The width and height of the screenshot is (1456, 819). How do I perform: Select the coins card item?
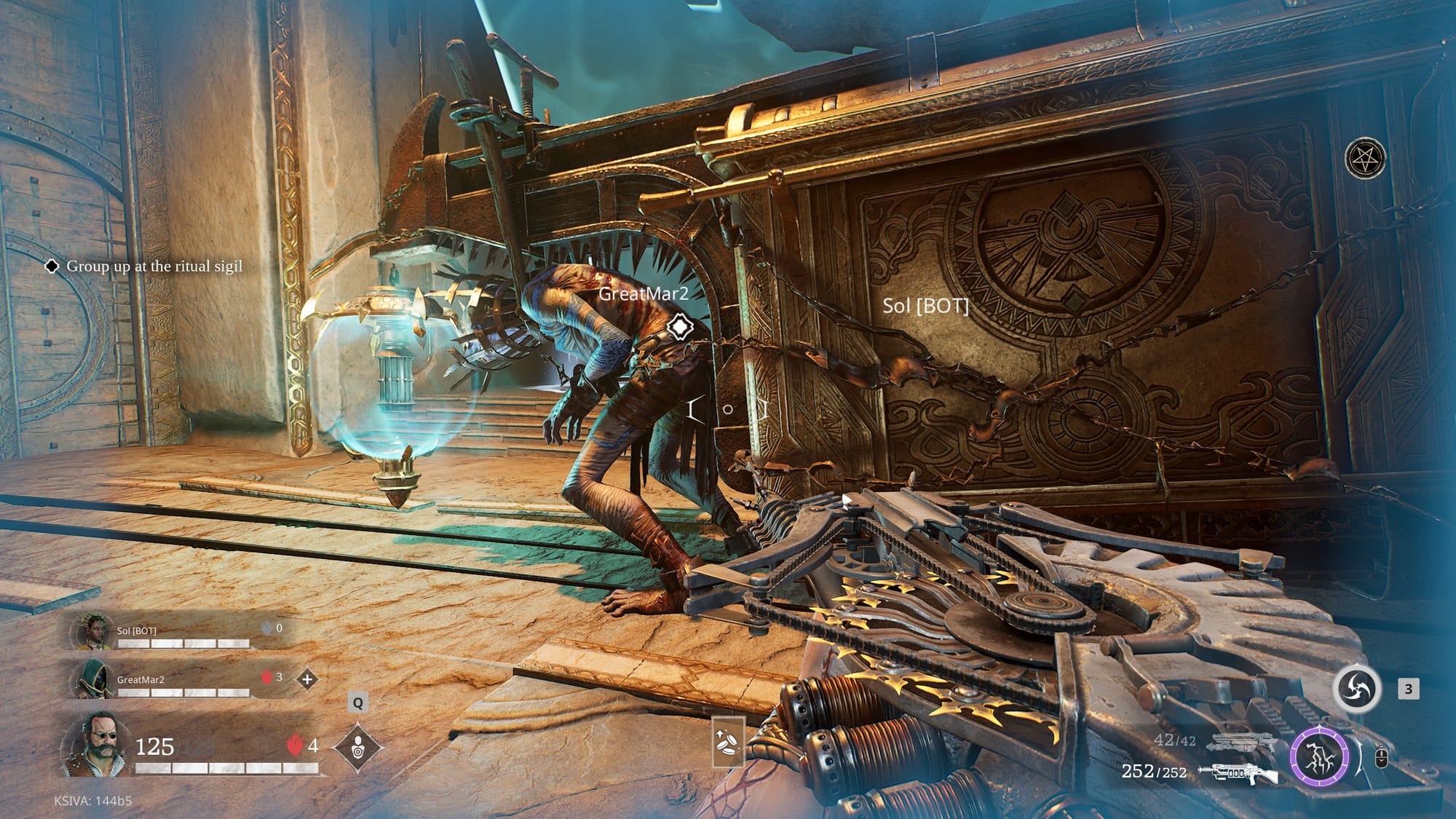click(729, 741)
